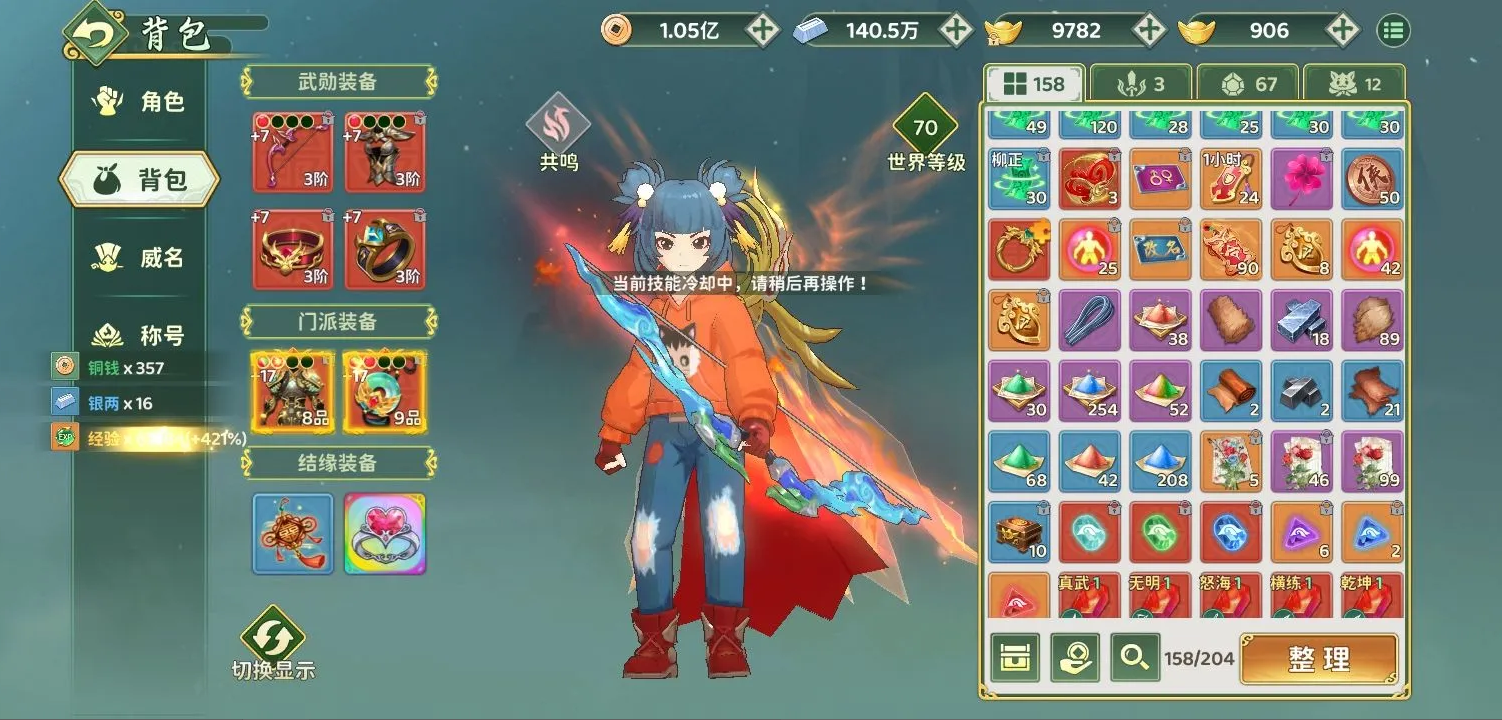Image resolution: width=1502 pixels, height=720 pixels.
Task: Choose the pink flower item
Action: [1302, 179]
